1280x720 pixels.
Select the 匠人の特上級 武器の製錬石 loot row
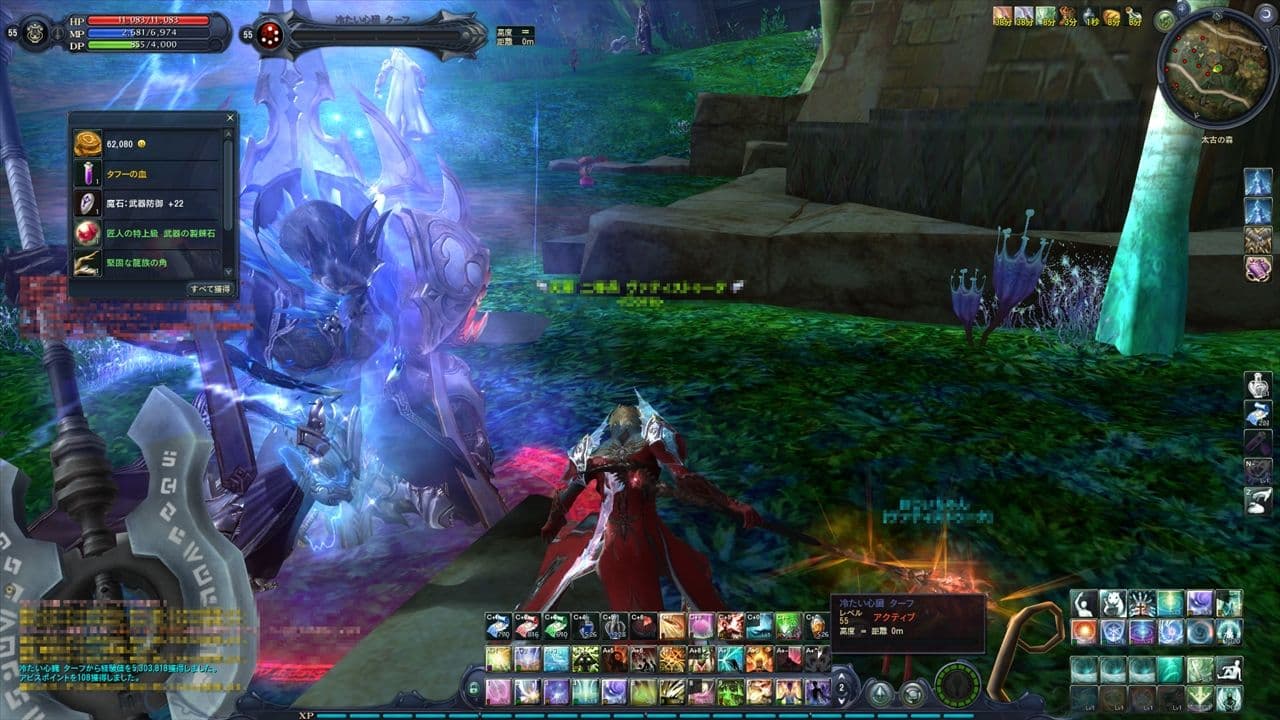tap(150, 233)
